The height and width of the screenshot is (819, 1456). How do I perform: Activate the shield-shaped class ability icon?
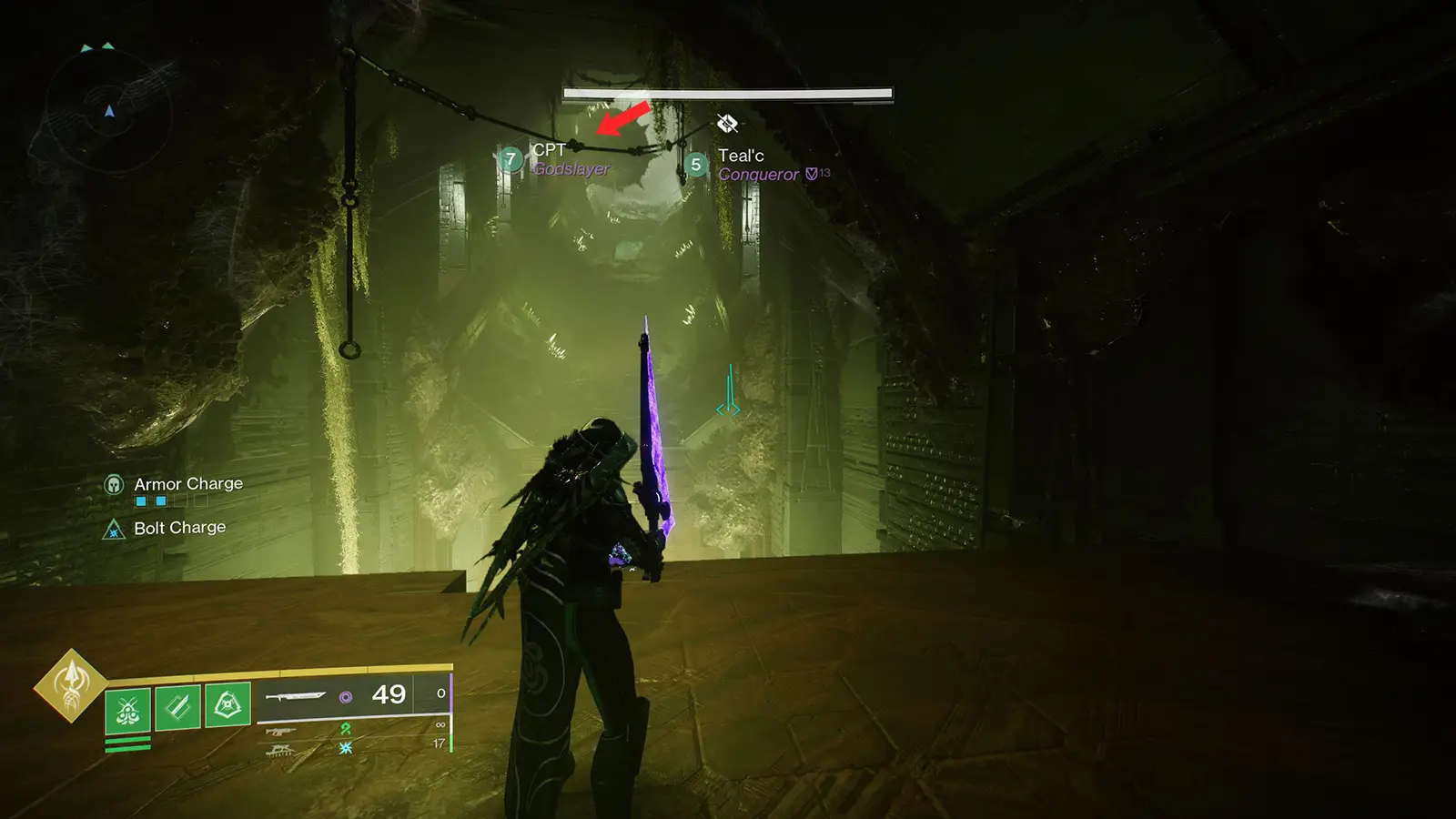227,704
